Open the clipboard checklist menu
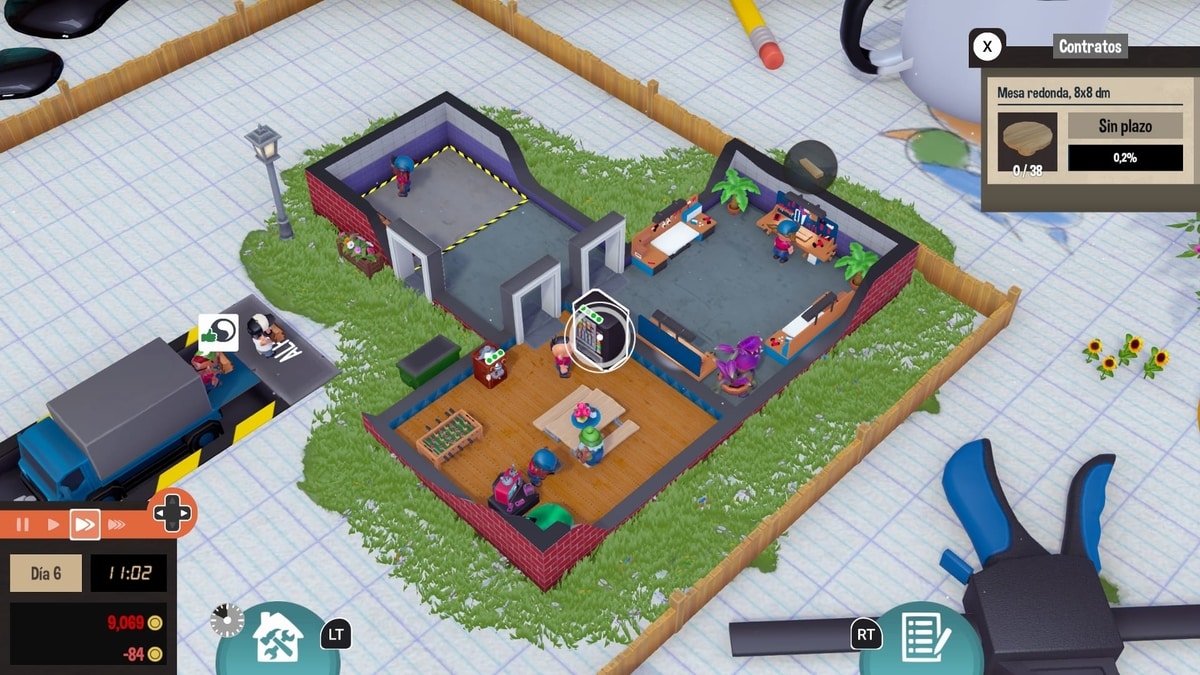 coord(919,637)
